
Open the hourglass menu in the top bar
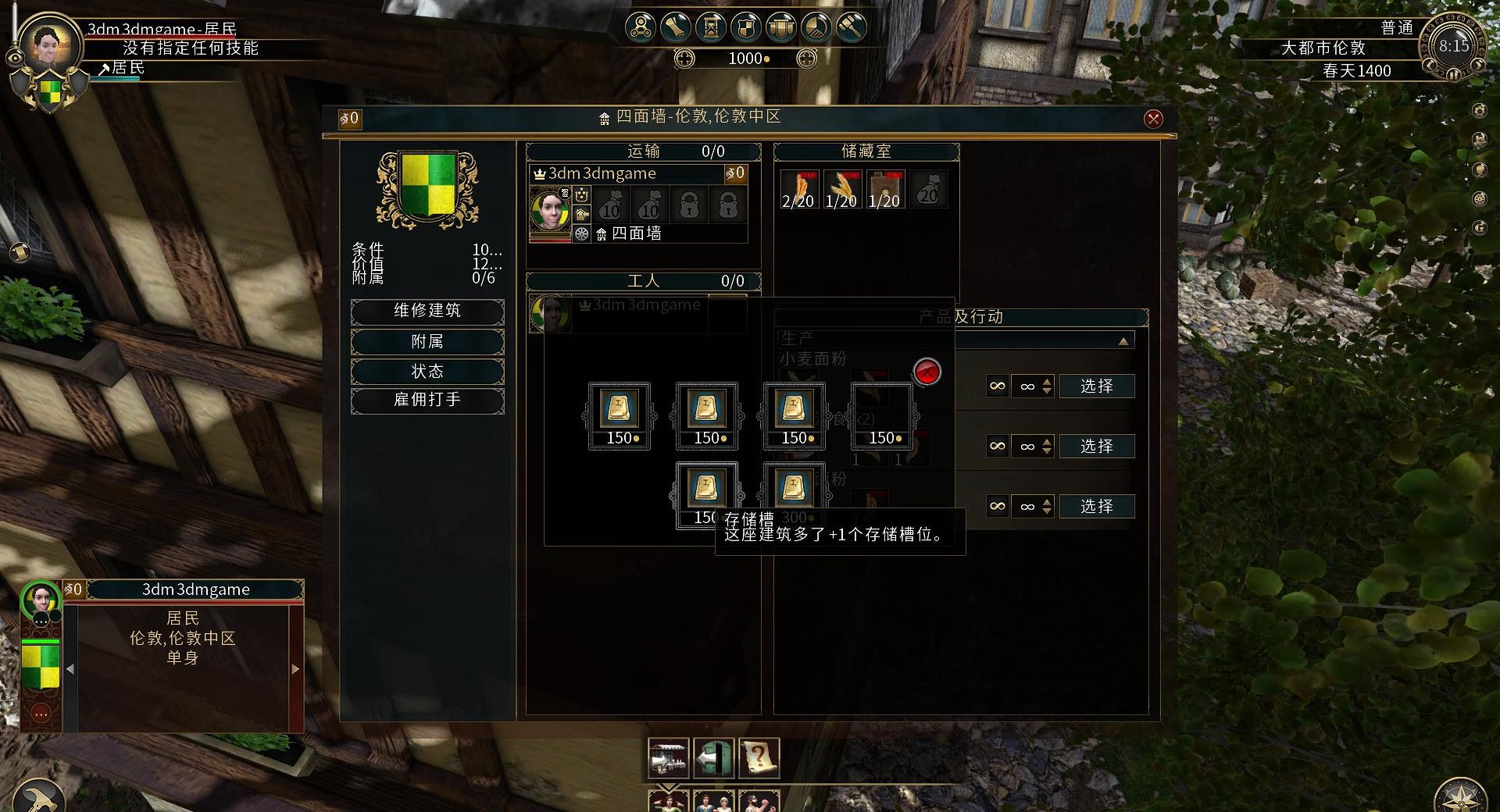[x=711, y=27]
